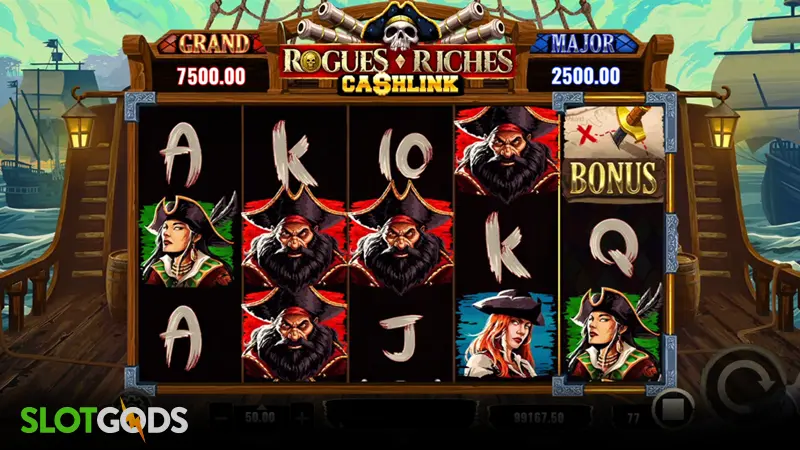
Task: Decrease the bet with the minus button
Action: pyautogui.click(x=222, y=414)
